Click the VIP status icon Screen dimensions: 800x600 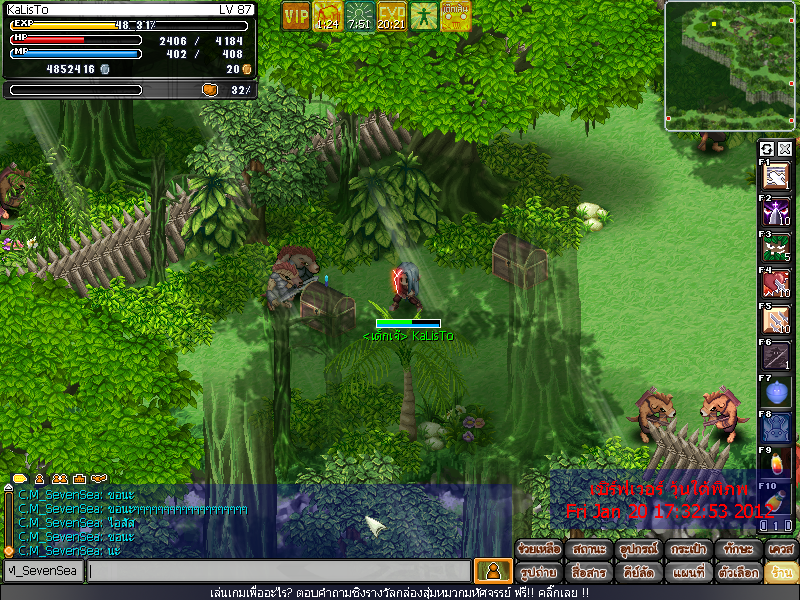[296, 16]
